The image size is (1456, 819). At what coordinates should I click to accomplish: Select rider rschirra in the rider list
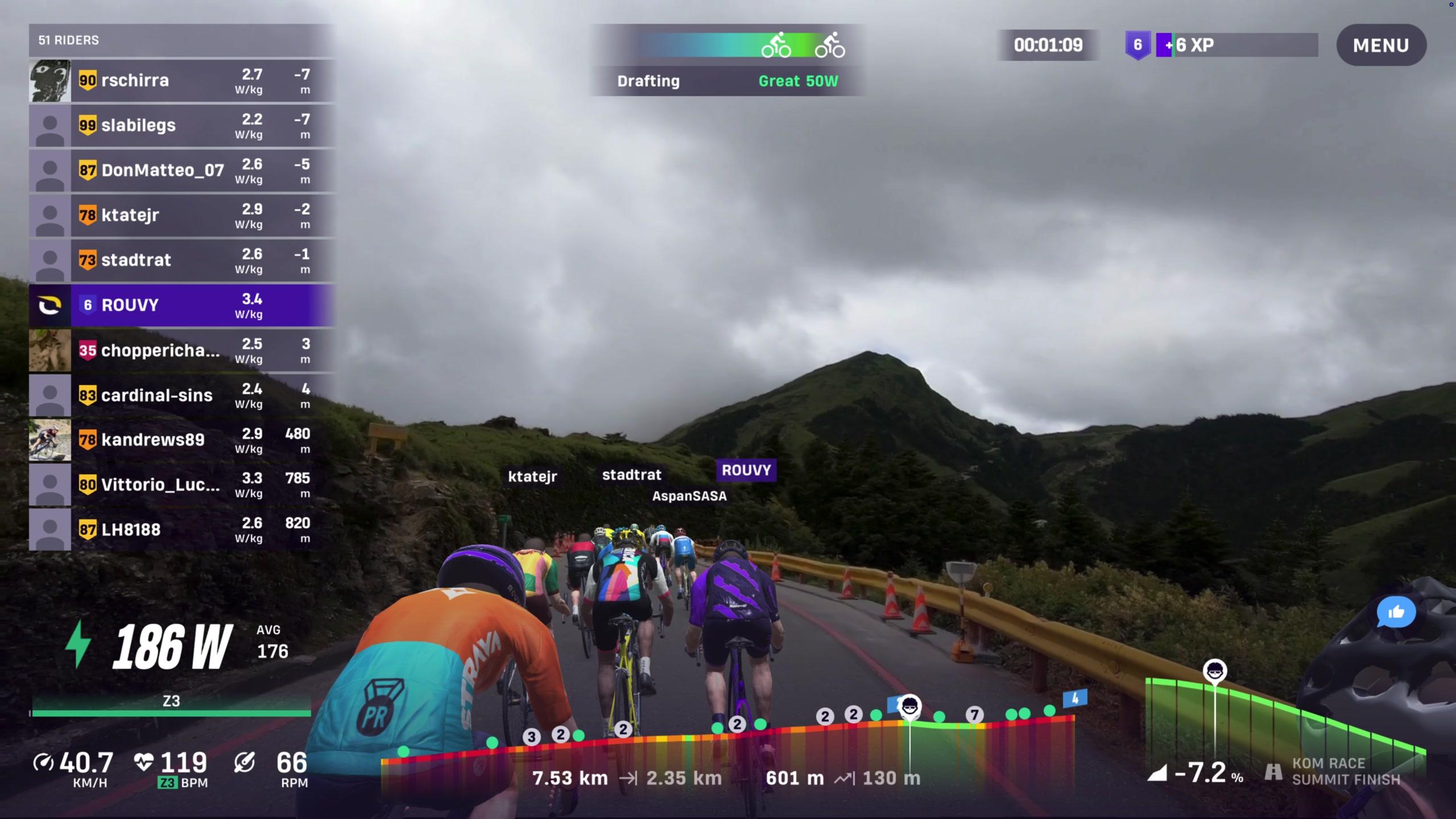[182, 81]
